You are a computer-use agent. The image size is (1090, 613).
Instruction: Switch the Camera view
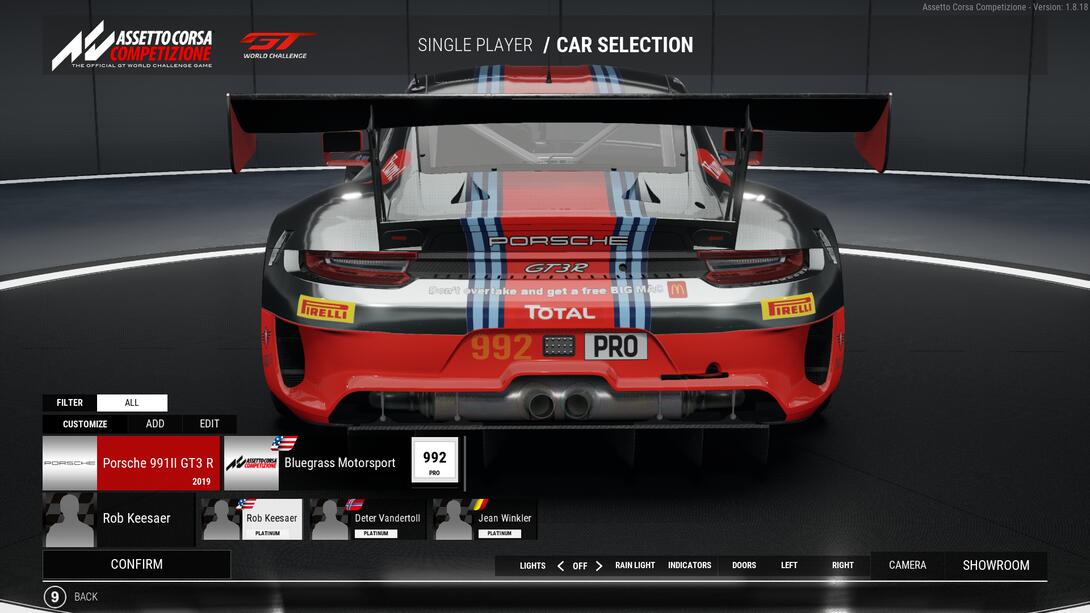click(x=907, y=565)
